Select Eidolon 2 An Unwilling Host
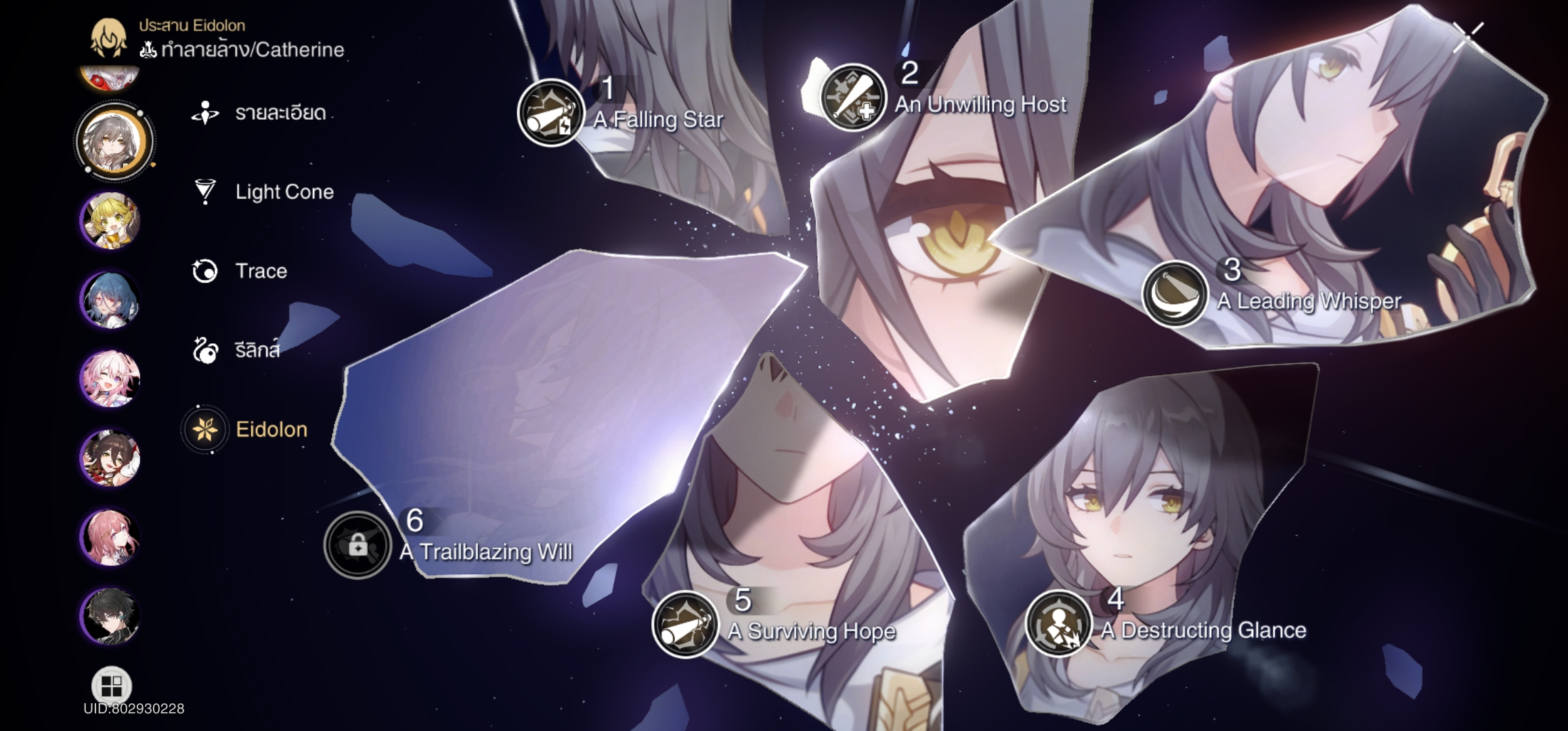The image size is (1568, 731). click(x=853, y=98)
